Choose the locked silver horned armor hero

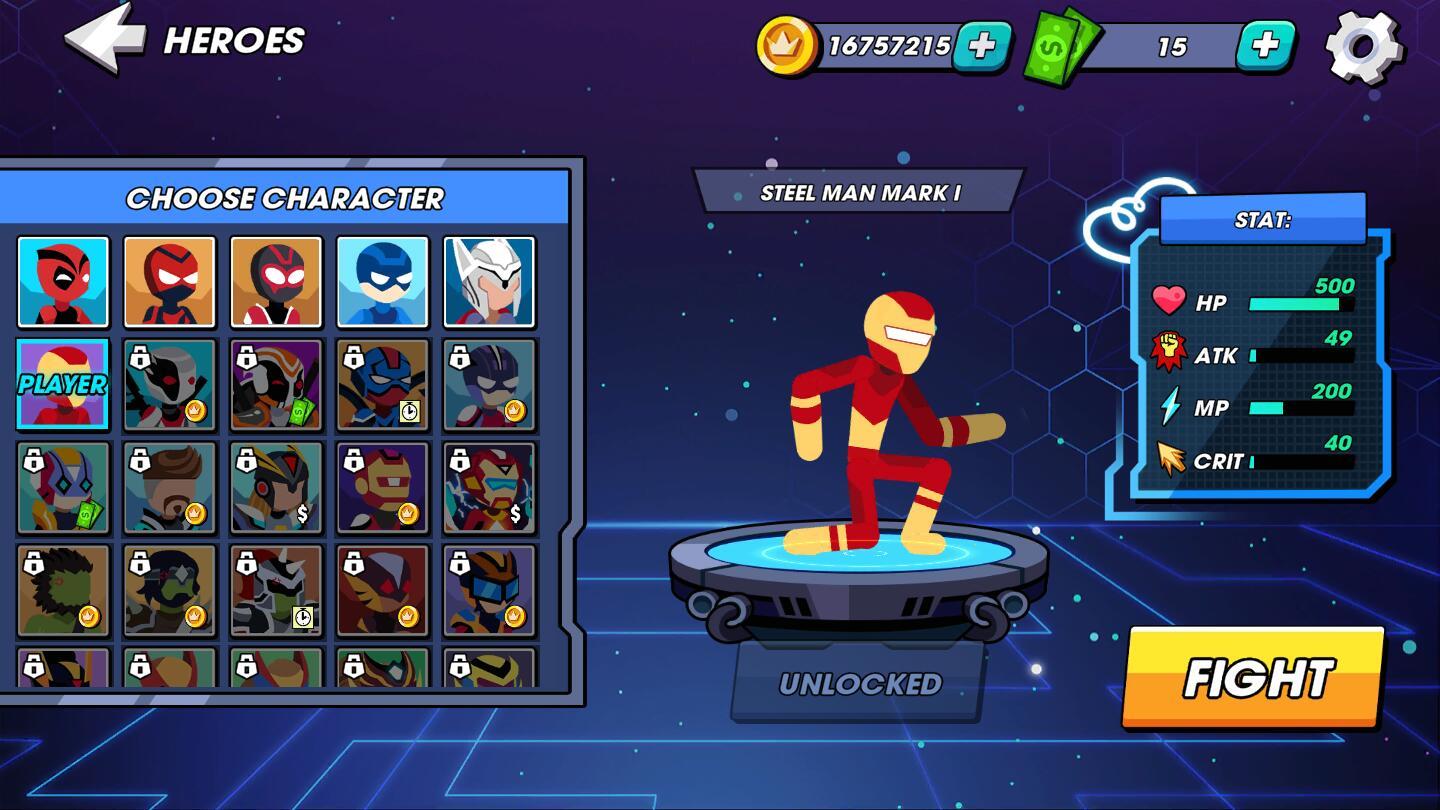pyautogui.click(x=276, y=591)
